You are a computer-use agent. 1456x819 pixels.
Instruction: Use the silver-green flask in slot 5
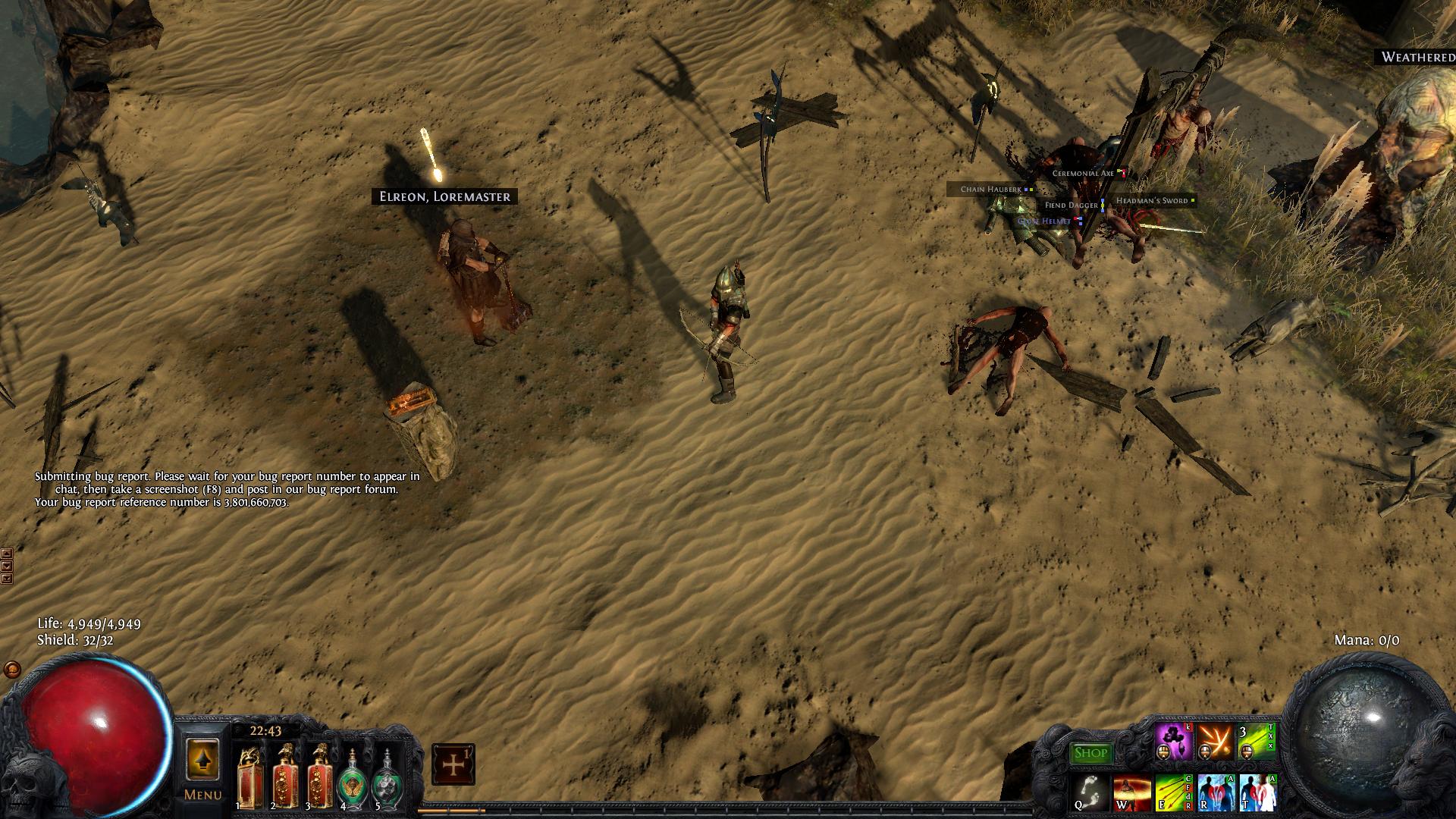tap(388, 778)
